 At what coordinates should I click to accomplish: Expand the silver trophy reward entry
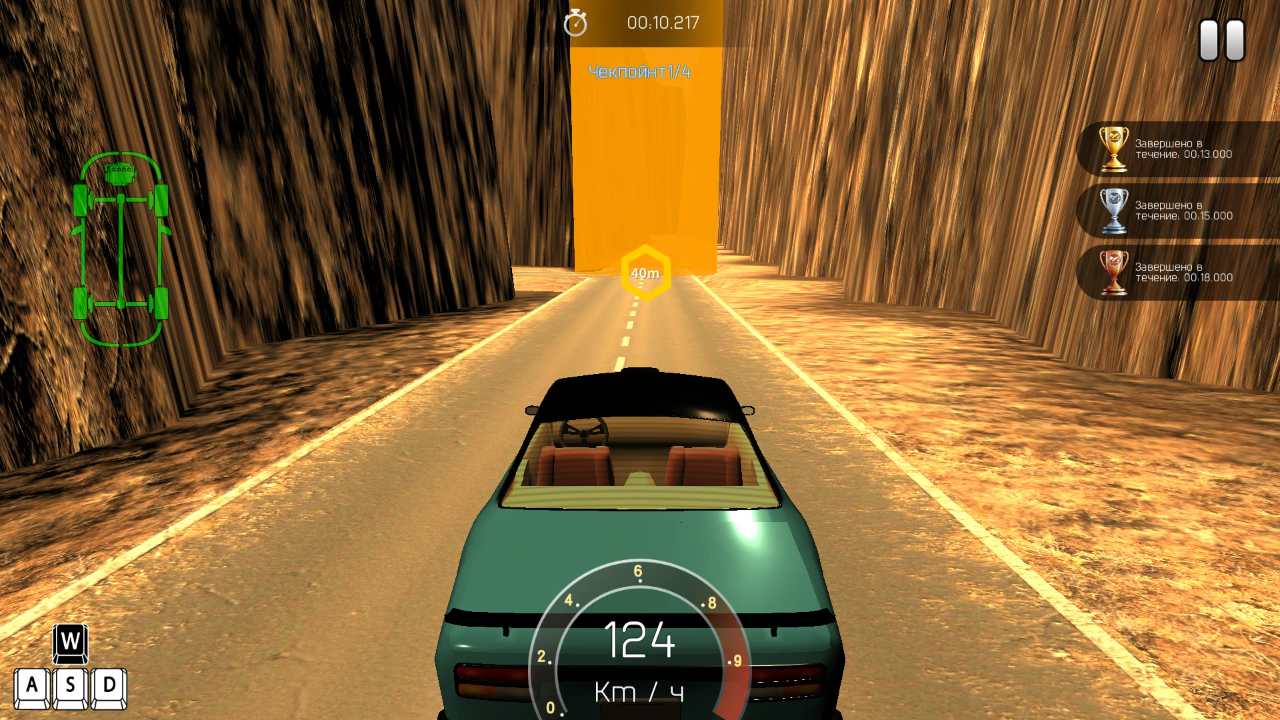point(1180,210)
